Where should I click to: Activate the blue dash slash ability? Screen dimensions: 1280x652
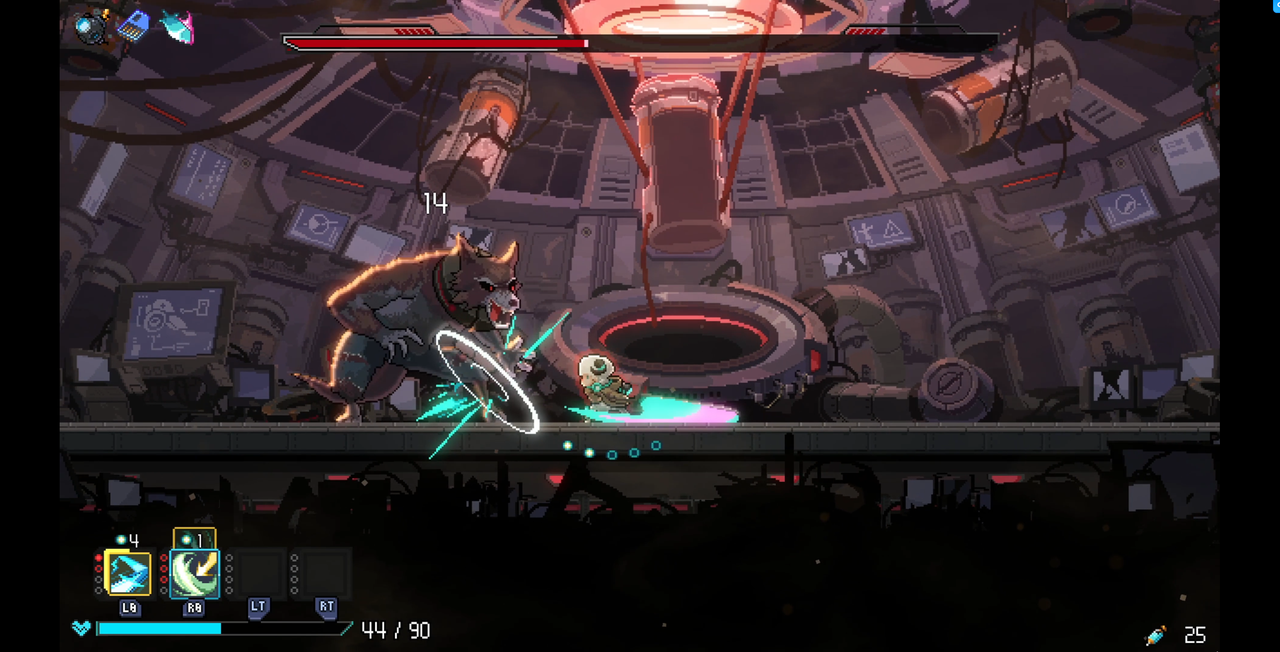tap(128, 573)
